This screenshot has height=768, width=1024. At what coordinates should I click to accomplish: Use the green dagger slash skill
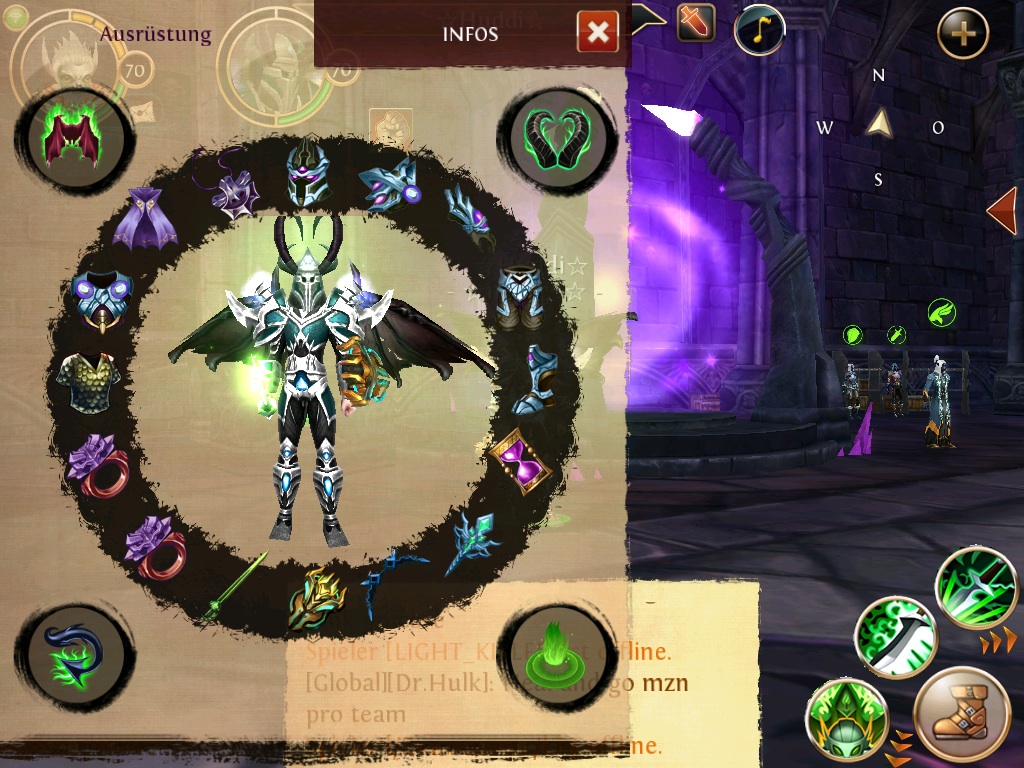coord(894,637)
